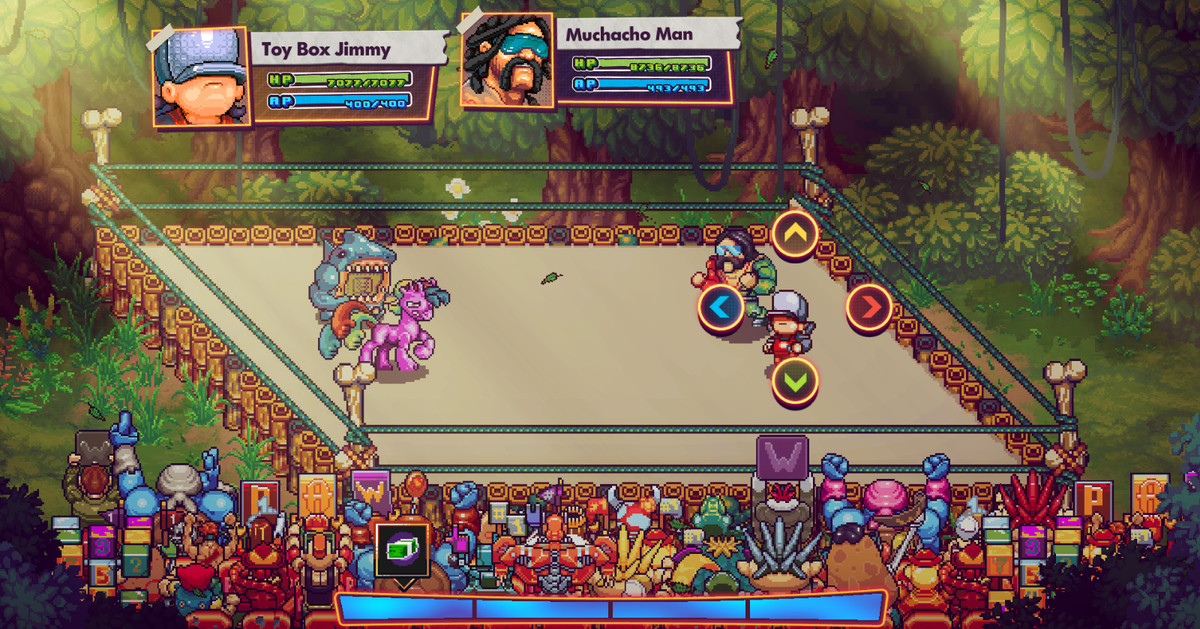Activate the green down arrow command

point(795,381)
